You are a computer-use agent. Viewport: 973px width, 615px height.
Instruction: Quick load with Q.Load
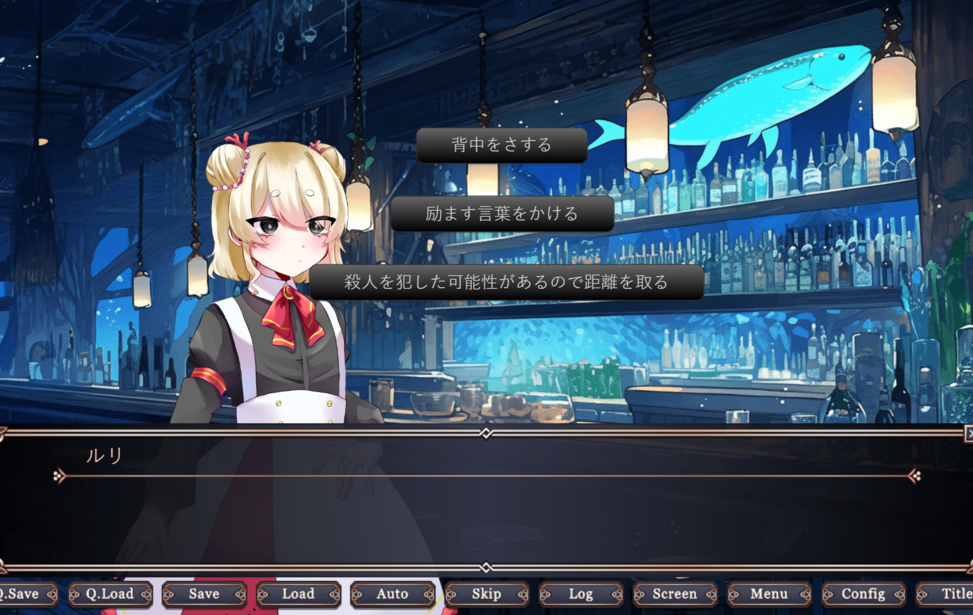110,594
